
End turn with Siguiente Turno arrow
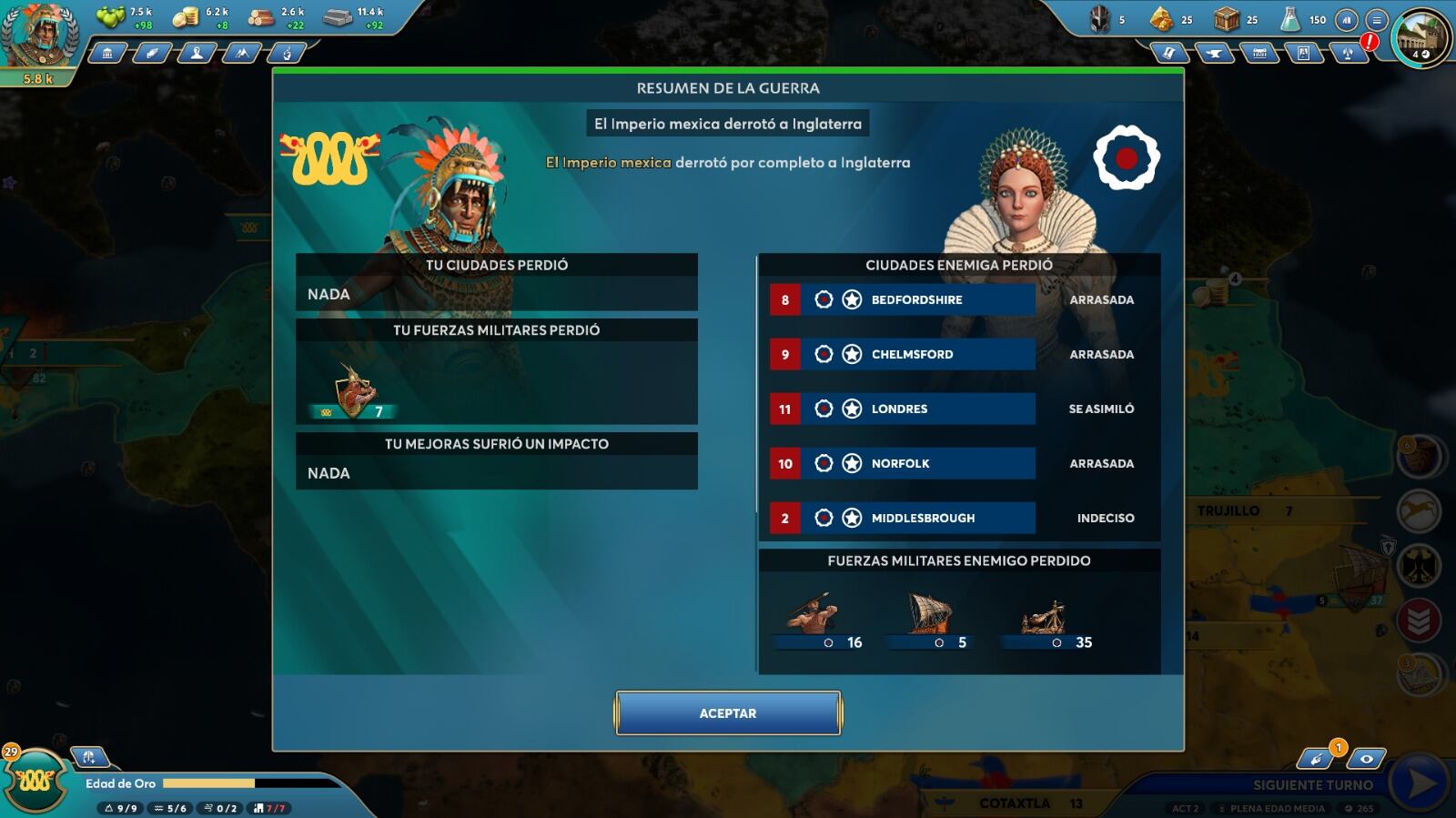pyautogui.click(x=1421, y=783)
